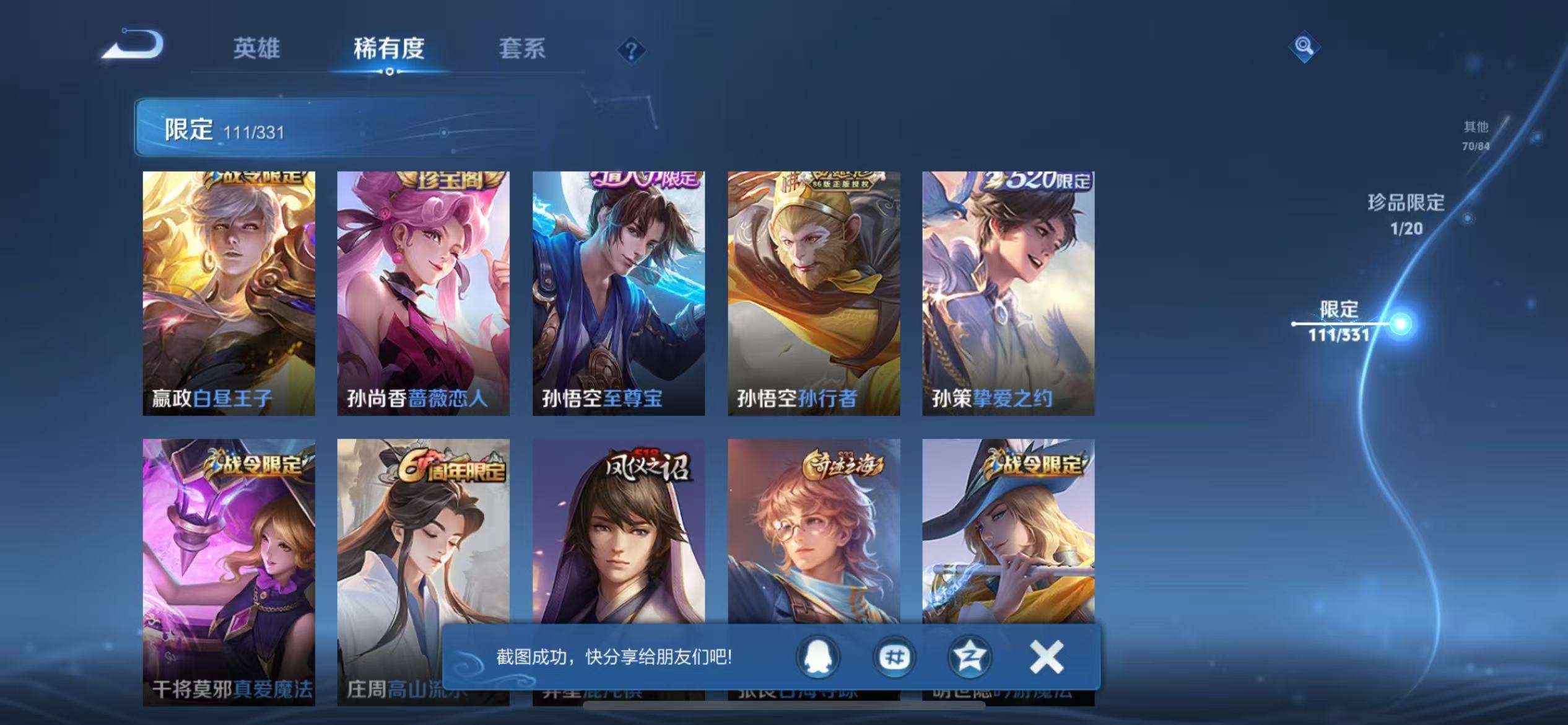Share screenshot via the QZone star icon

pyautogui.click(x=971, y=658)
